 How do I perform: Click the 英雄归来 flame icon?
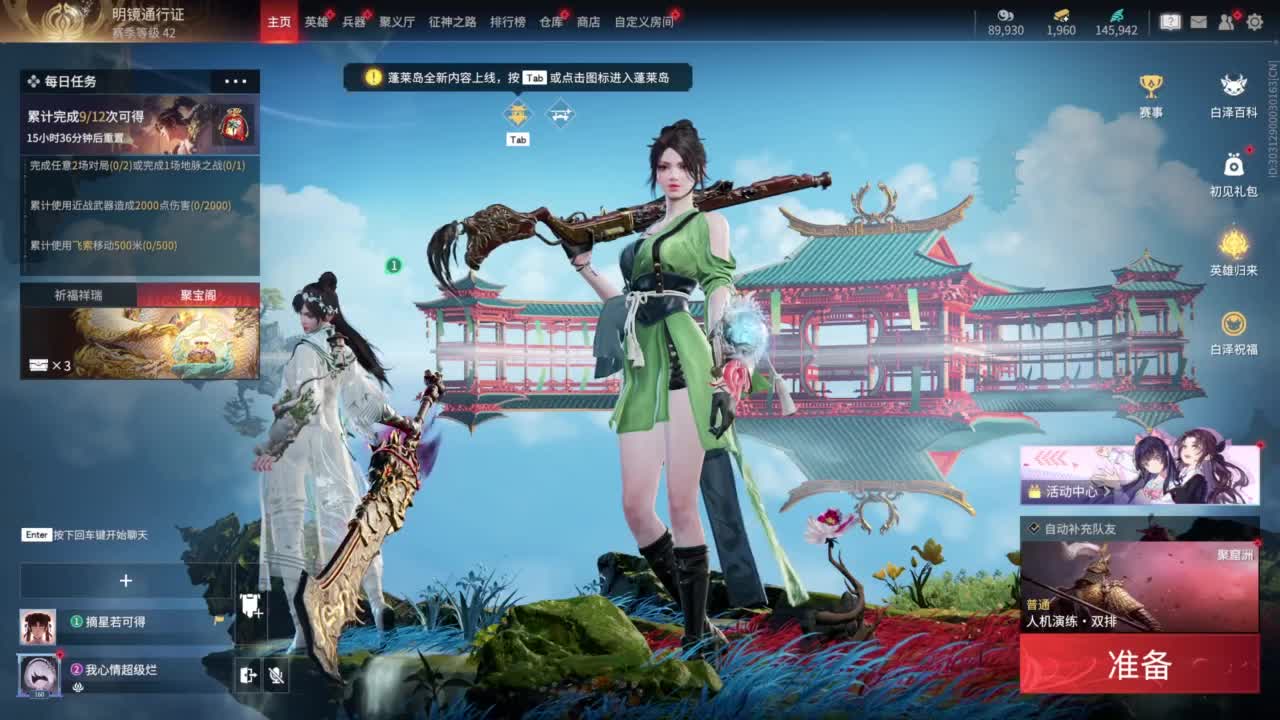click(1234, 246)
